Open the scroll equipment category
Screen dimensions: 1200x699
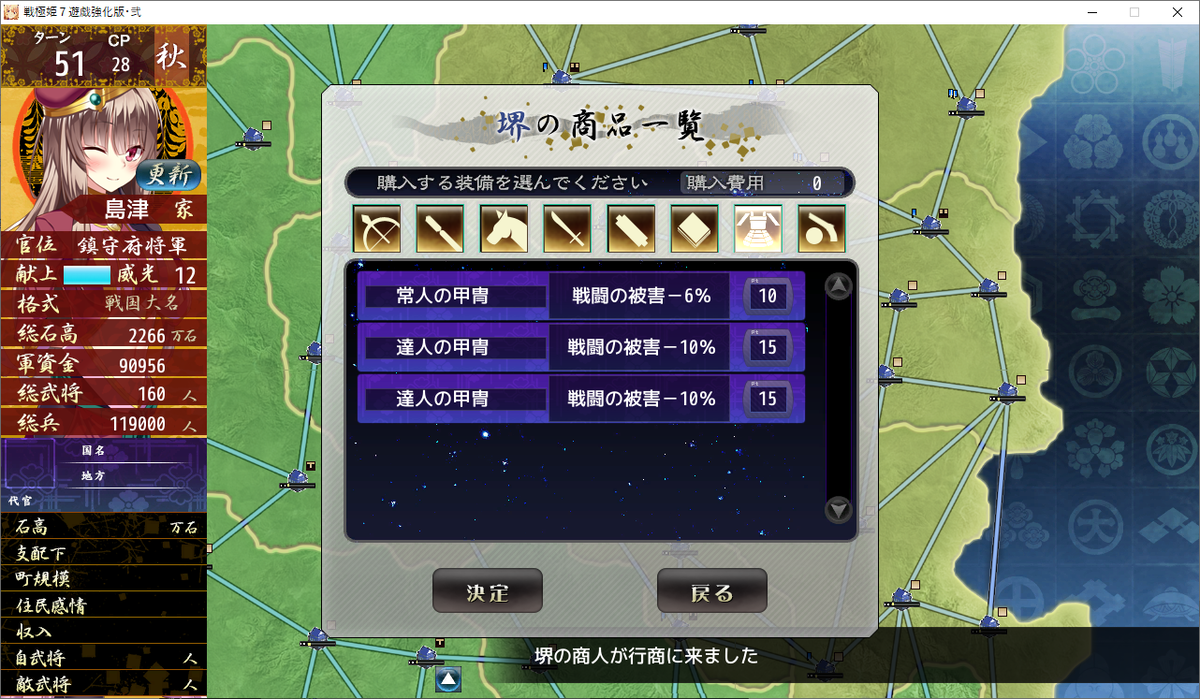click(631, 228)
